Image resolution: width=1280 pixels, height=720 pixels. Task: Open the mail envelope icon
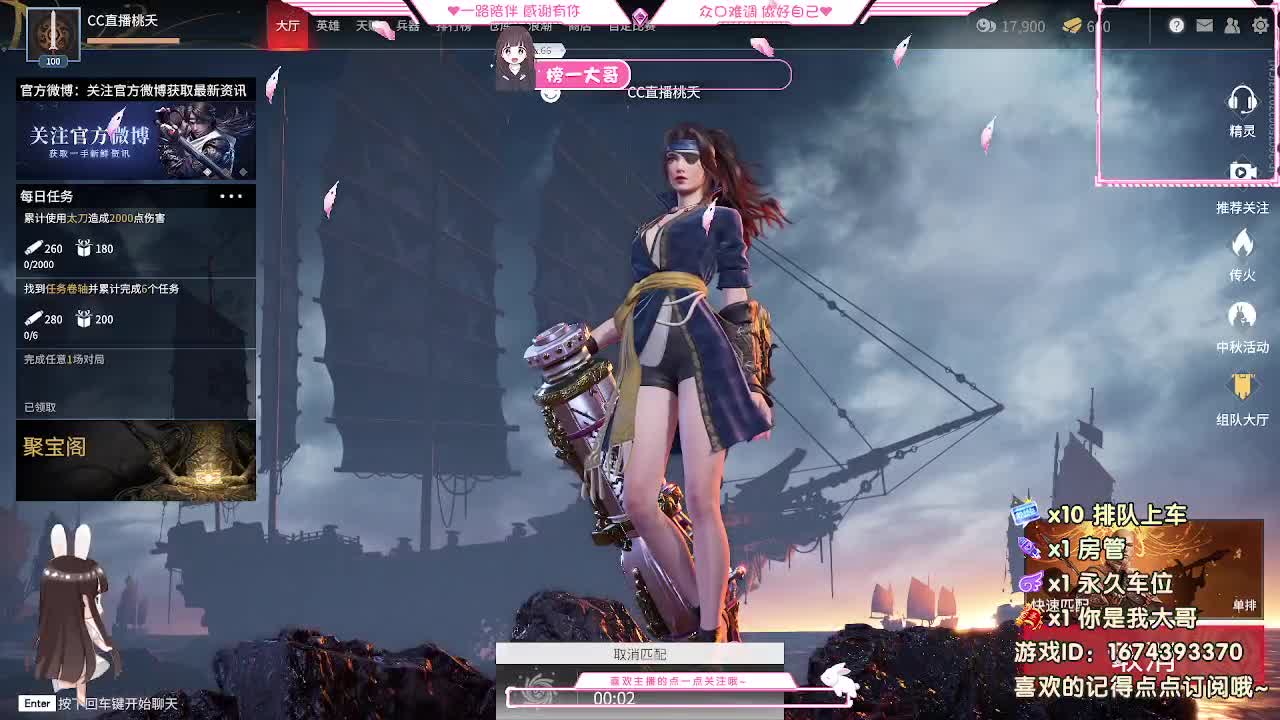tap(1204, 25)
